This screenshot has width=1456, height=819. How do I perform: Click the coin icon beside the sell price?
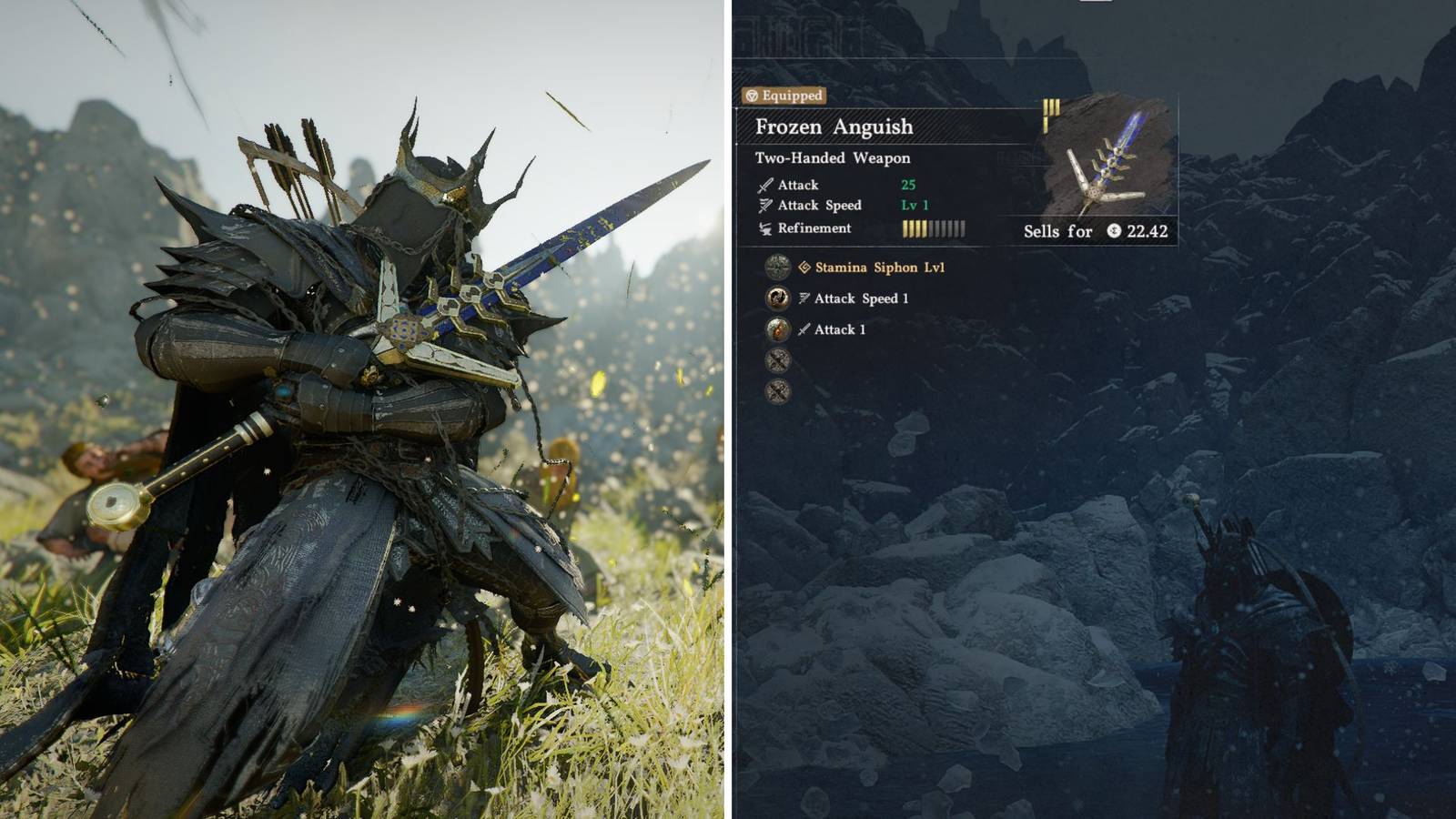click(x=1113, y=231)
